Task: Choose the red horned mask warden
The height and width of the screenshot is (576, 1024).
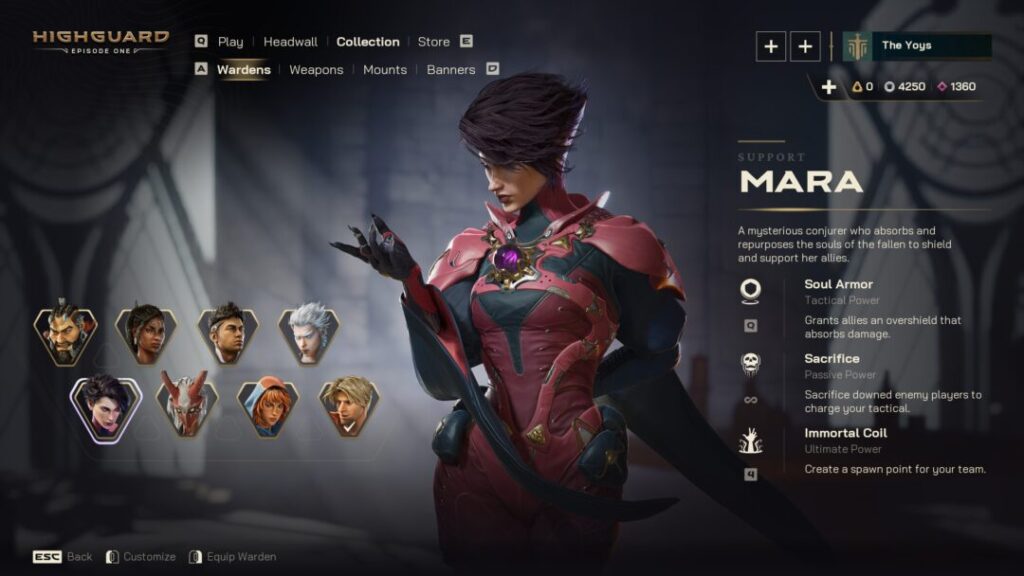Action: click(x=187, y=405)
